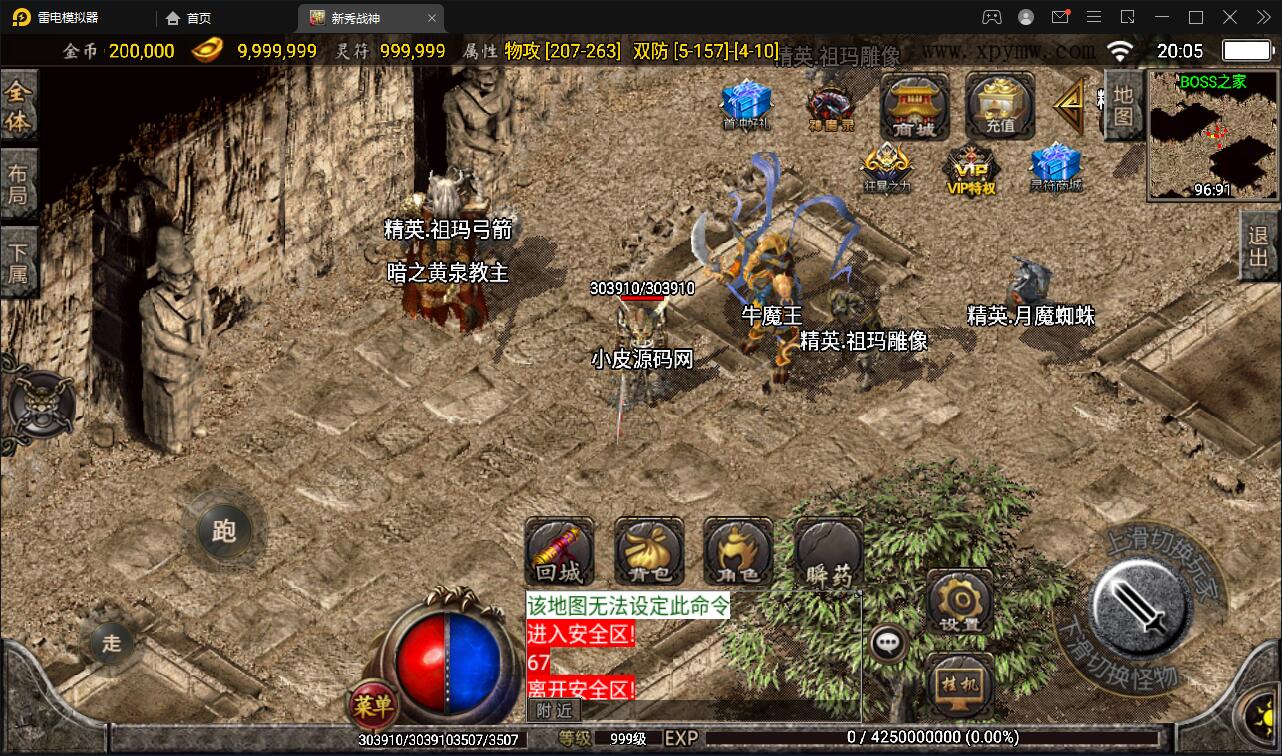The image size is (1282, 756).
Task: Switch to the 附近 nearby chat tab
Action: click(552, 712)
